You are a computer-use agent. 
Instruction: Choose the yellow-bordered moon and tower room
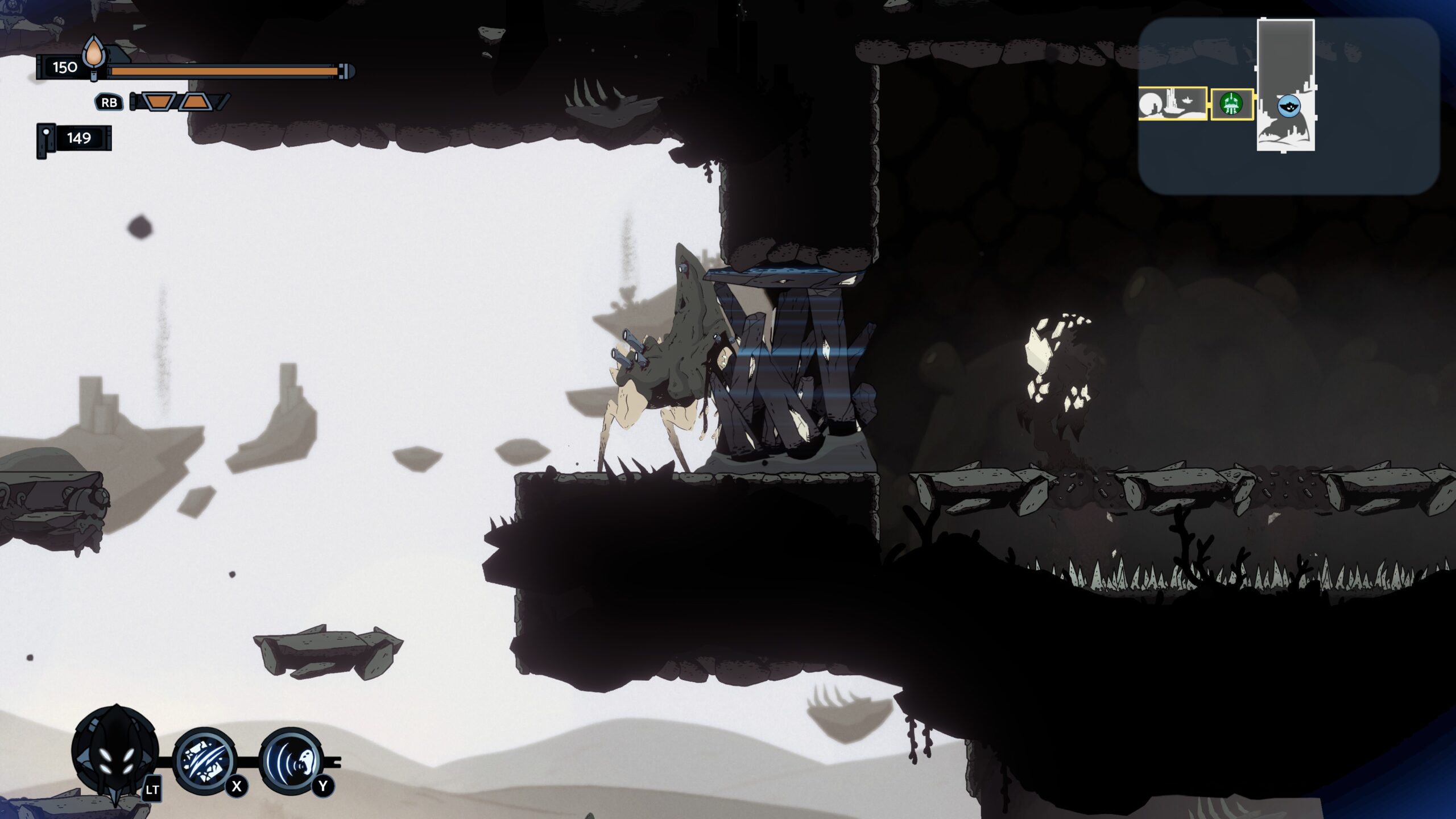click(x=1172, y=104)
